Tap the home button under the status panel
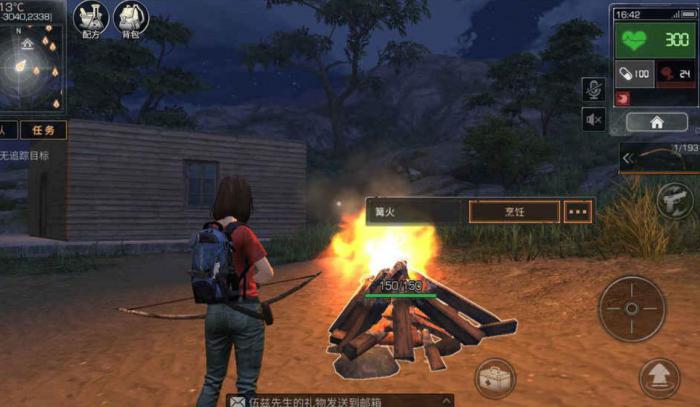This screenshot has height=407, width=700. click(657, 122)
